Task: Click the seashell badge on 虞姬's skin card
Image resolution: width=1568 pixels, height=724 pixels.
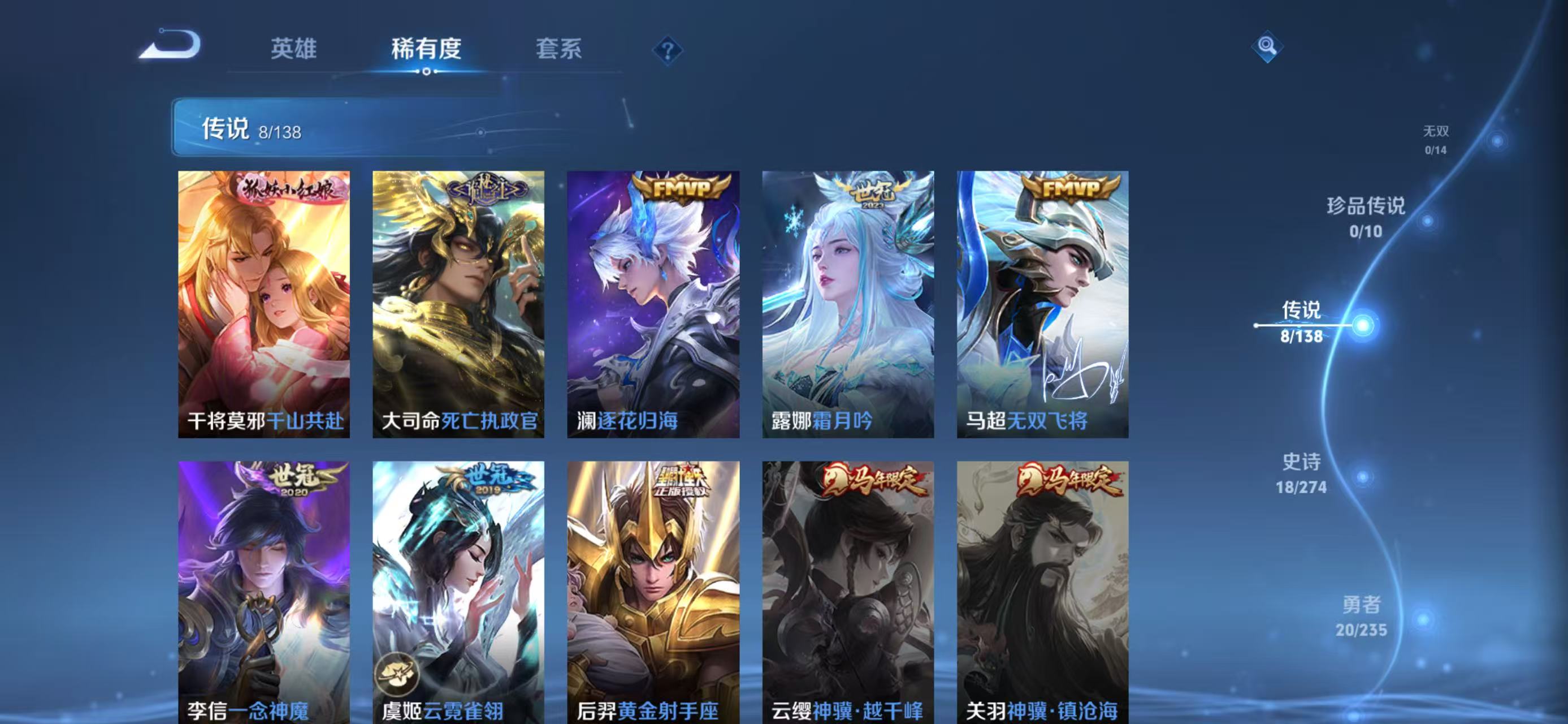Action: 396,674
